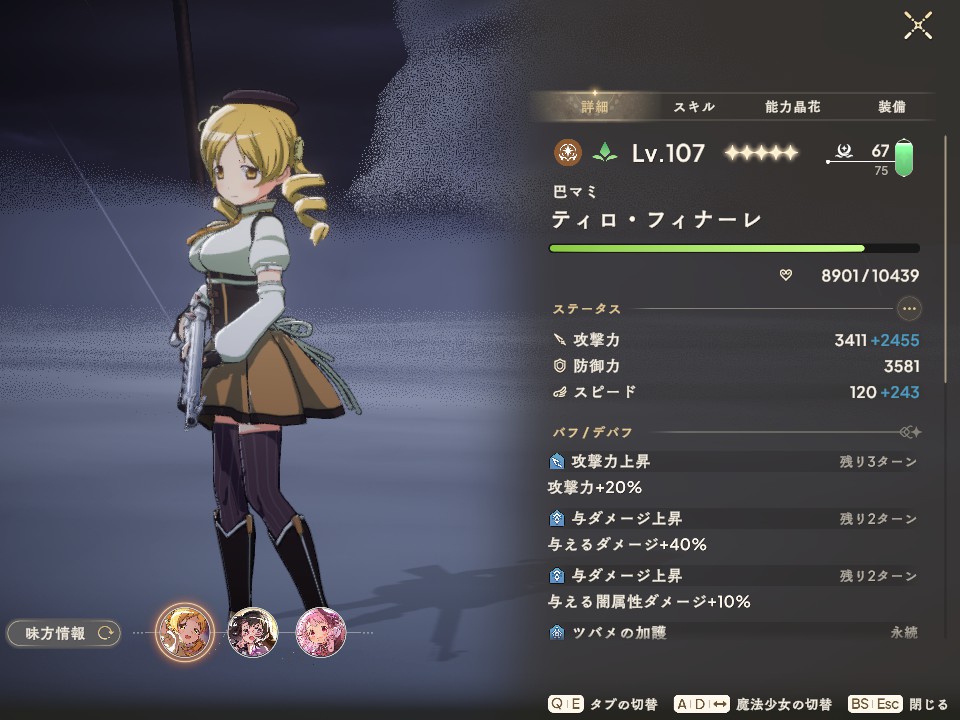Show the 能力晶花 tab
The width and height of the screenshot is (960, 720).
point(791,107)
